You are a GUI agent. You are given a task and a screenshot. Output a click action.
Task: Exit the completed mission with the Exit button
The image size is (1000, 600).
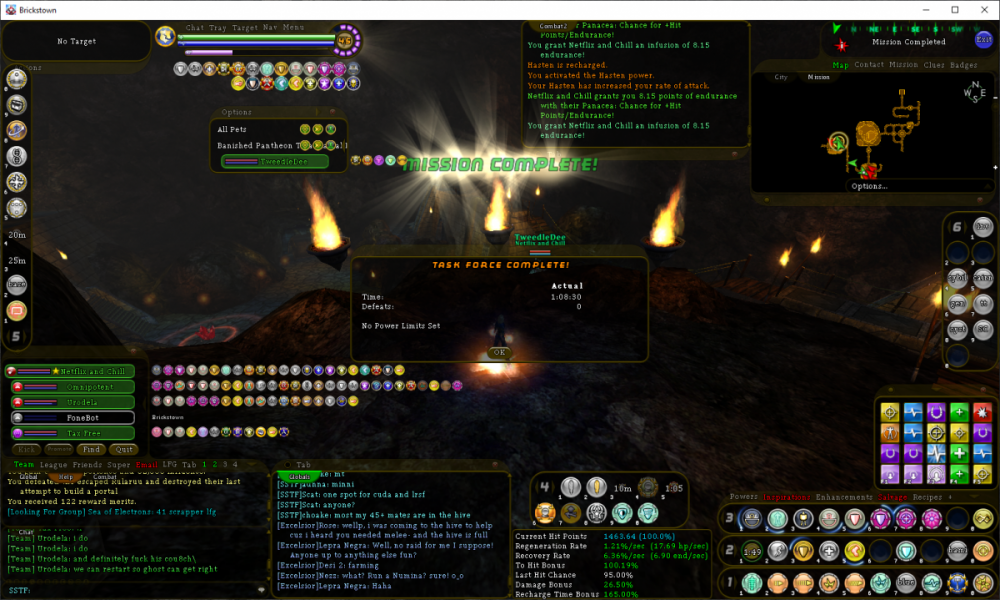click(984, 40)
